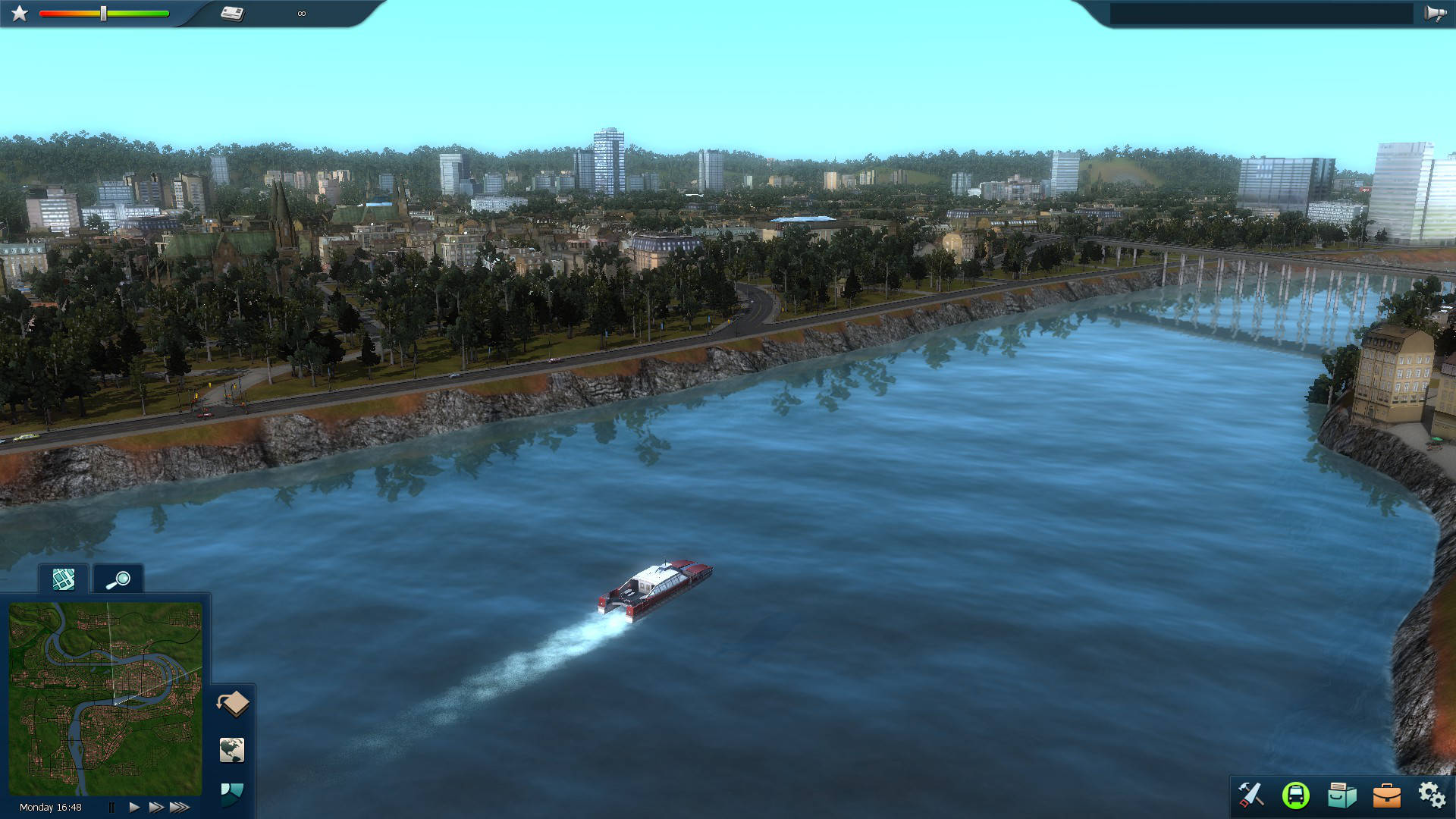Open the green bus transit menu
This screenshot has width=1456, height=819.
1295,795
